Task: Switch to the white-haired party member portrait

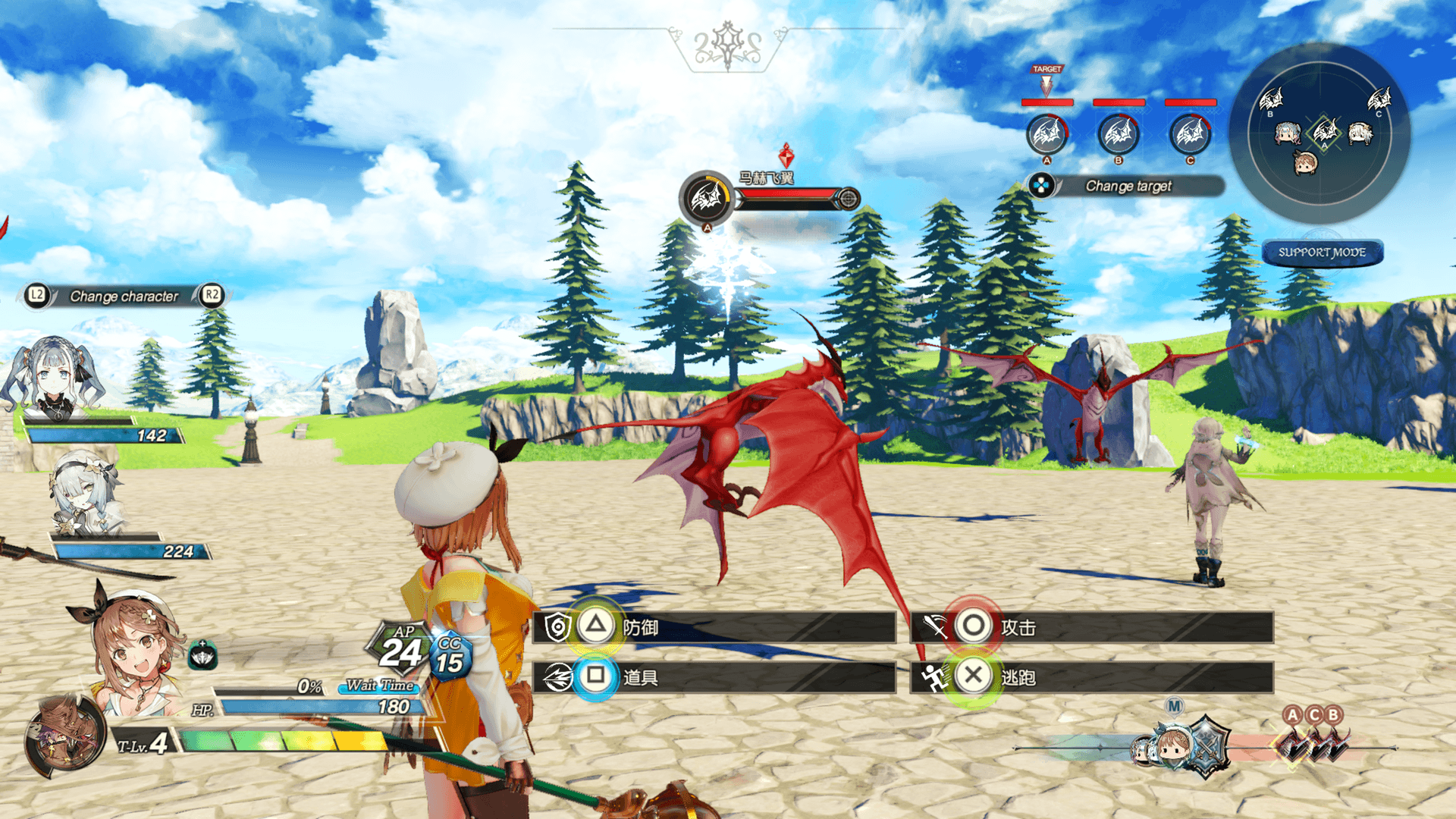Action: click(x=87, y=494)
